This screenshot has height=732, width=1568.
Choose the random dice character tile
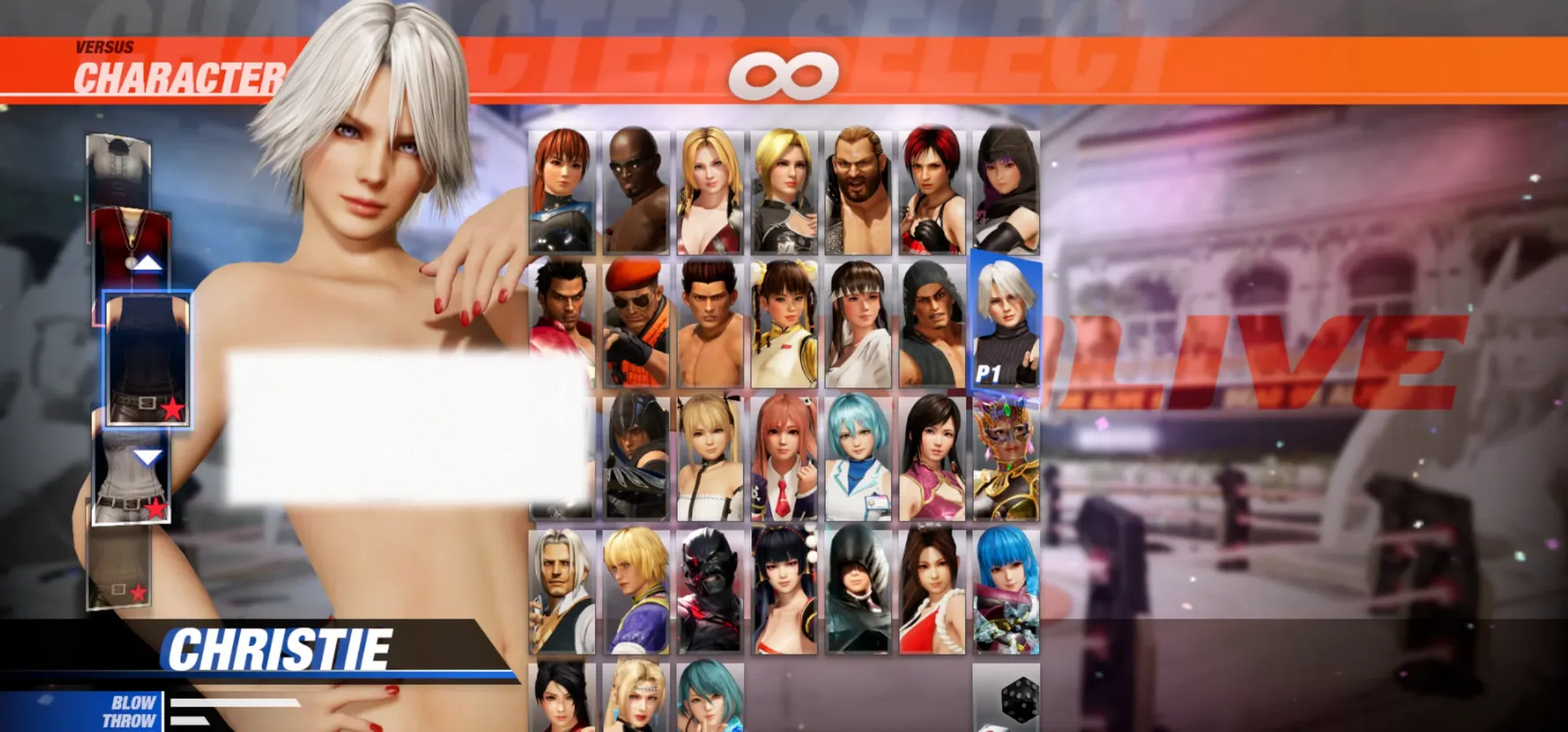pyautogui.click(x=1007, y=698)
